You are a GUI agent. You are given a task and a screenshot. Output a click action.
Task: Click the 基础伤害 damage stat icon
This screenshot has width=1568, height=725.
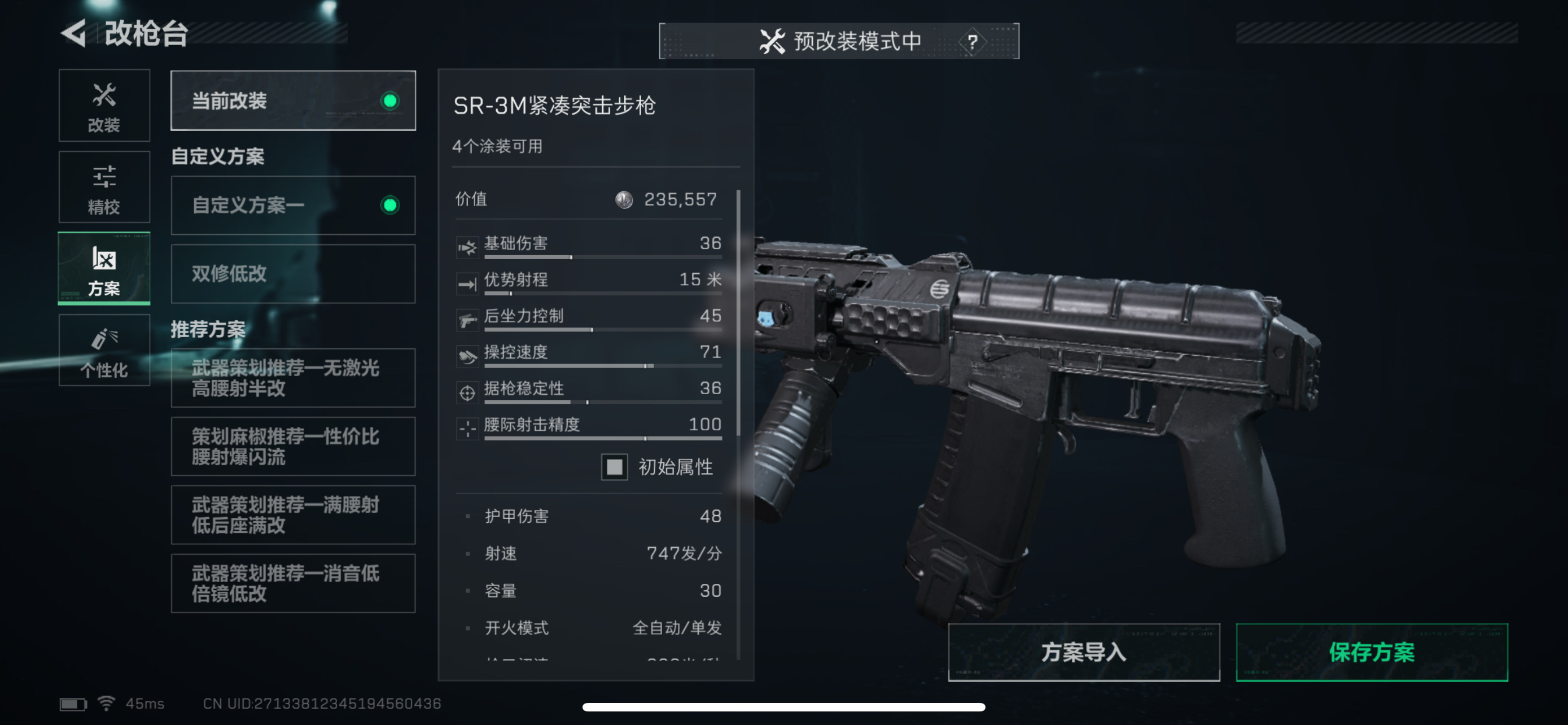click(467, 246)
